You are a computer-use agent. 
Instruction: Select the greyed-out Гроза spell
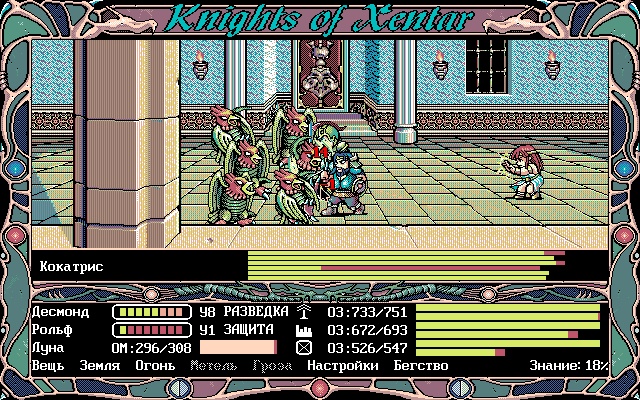(273, 365)
